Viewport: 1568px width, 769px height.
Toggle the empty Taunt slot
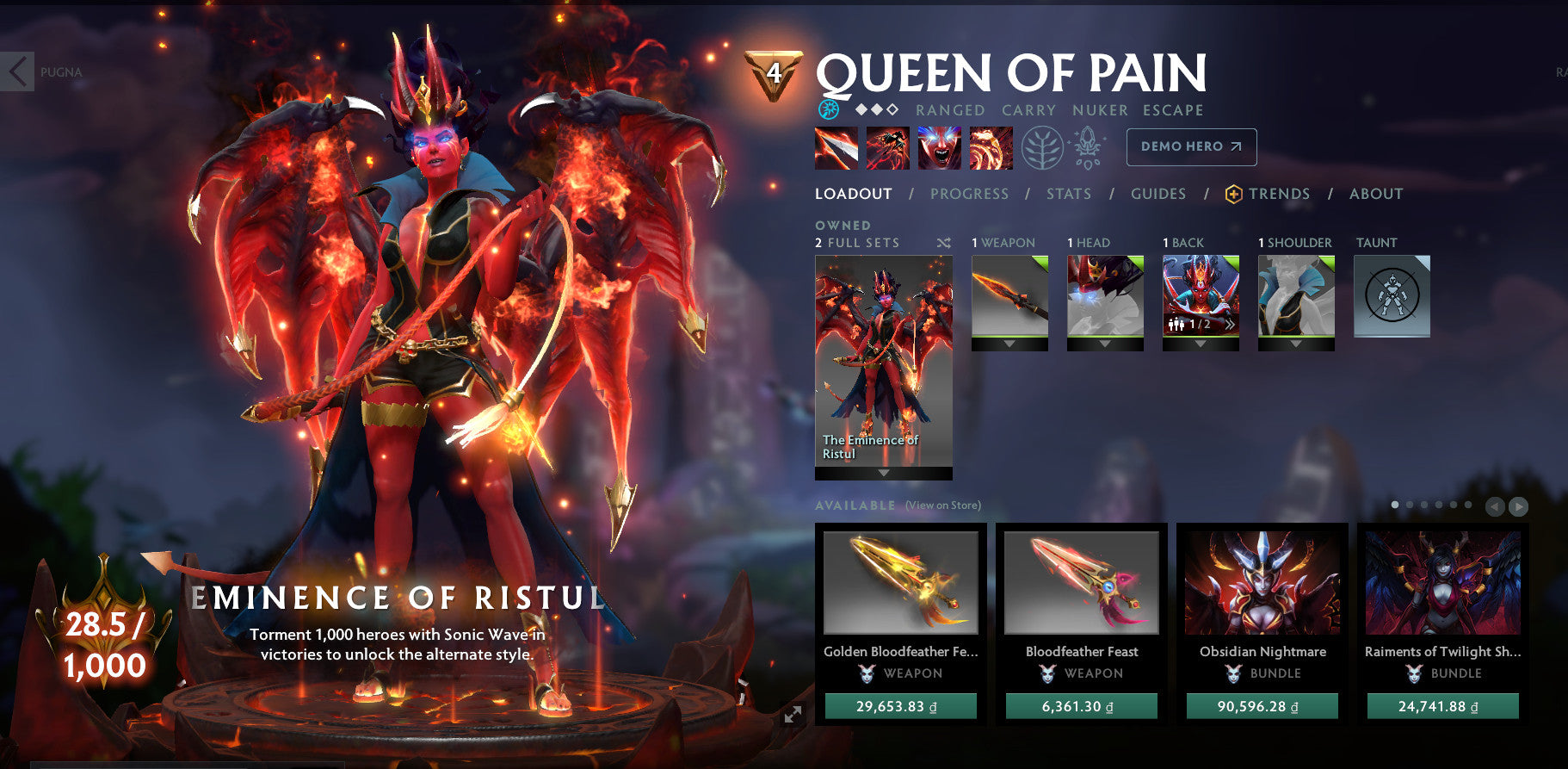1392,296
